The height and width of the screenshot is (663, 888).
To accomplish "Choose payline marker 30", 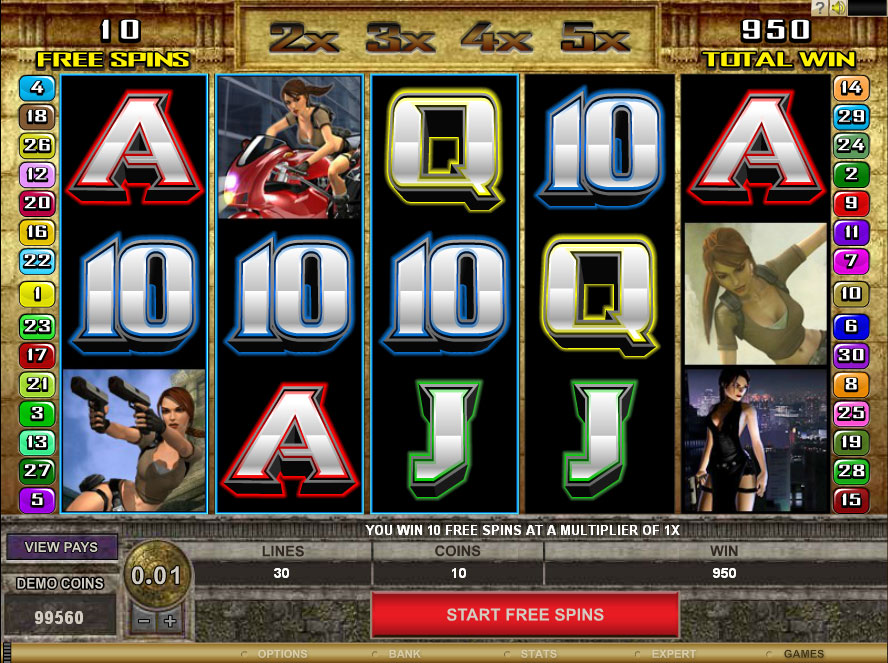I will [x=851, y=354].
